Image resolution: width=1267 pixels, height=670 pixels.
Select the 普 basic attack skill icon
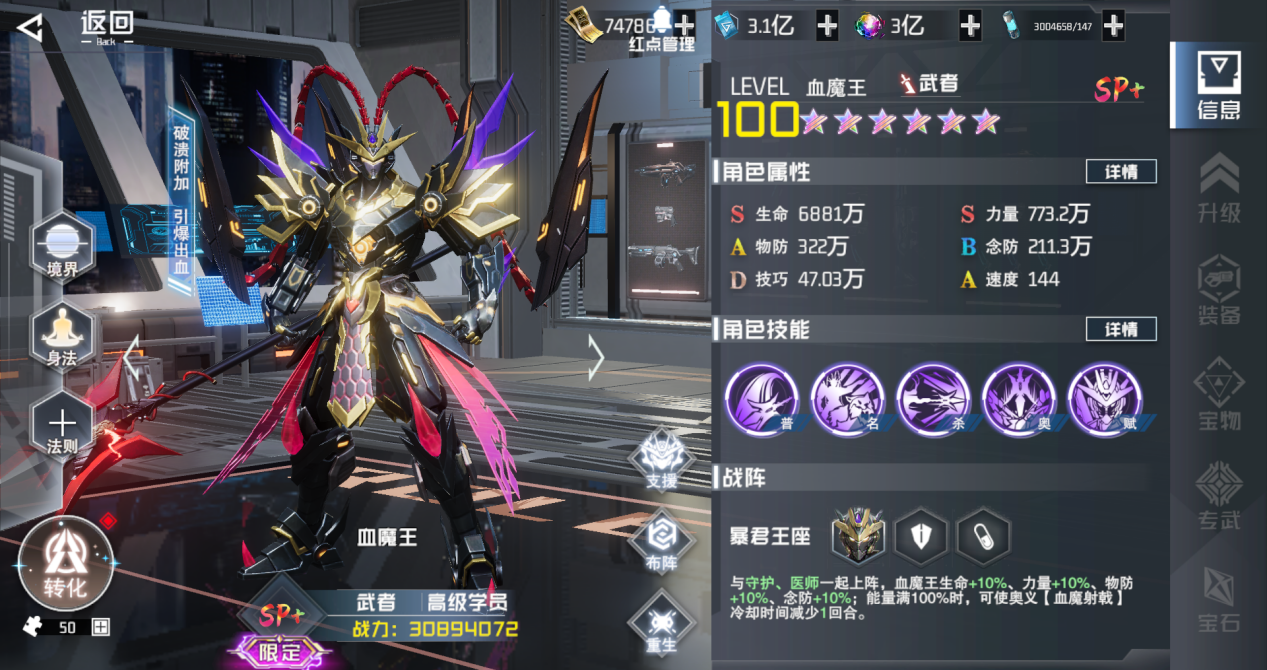coord(762,399)
